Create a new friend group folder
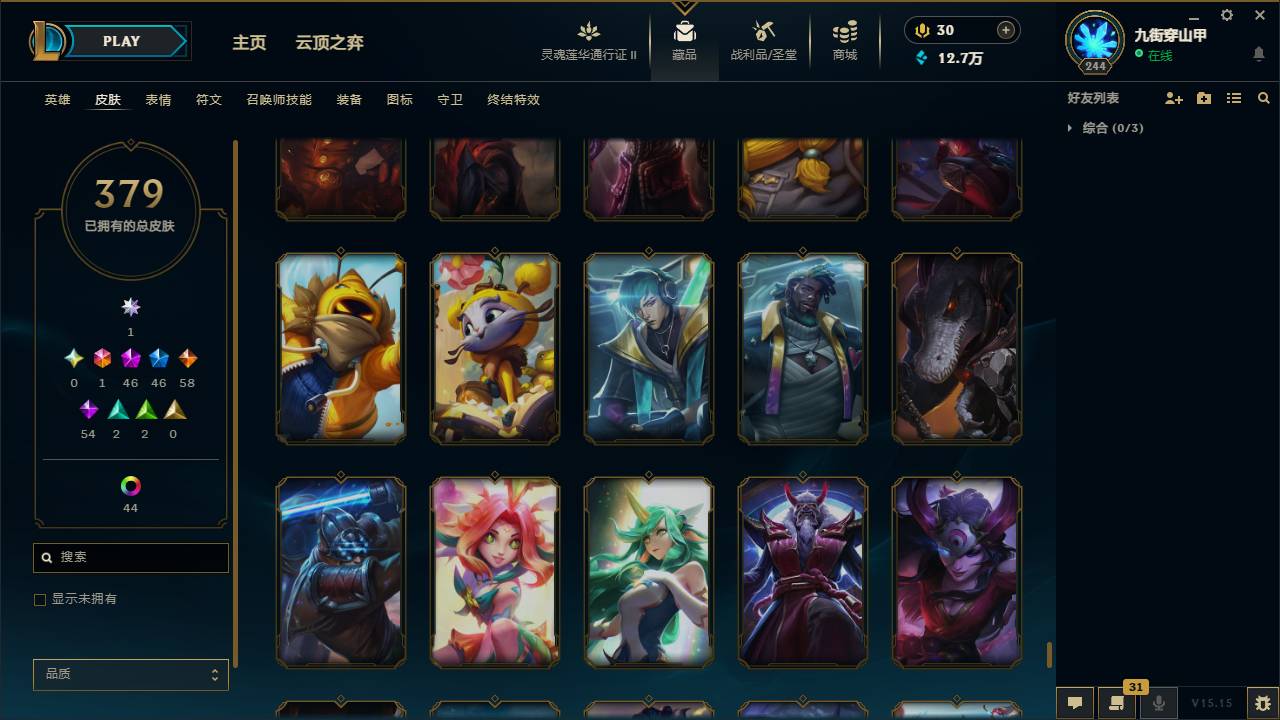The width and height of the screenshot is (1280, 720). (x=1204, y=98)
